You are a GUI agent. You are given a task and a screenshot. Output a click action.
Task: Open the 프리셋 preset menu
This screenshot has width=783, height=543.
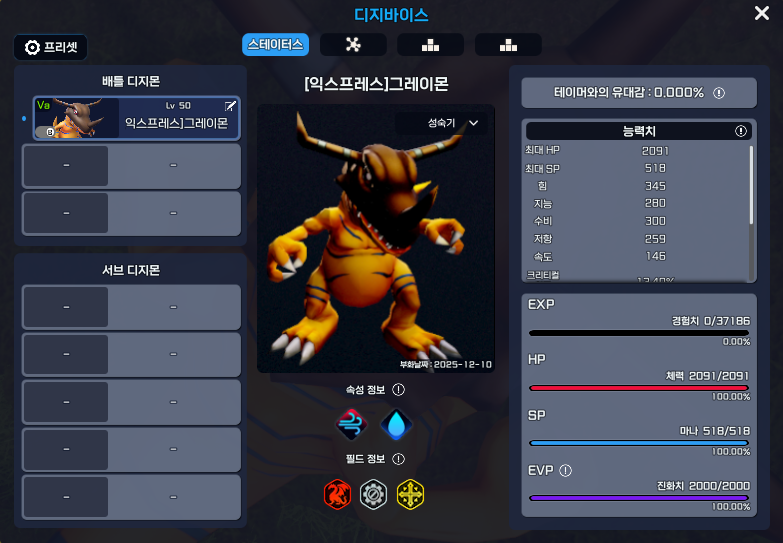point(51,47)
